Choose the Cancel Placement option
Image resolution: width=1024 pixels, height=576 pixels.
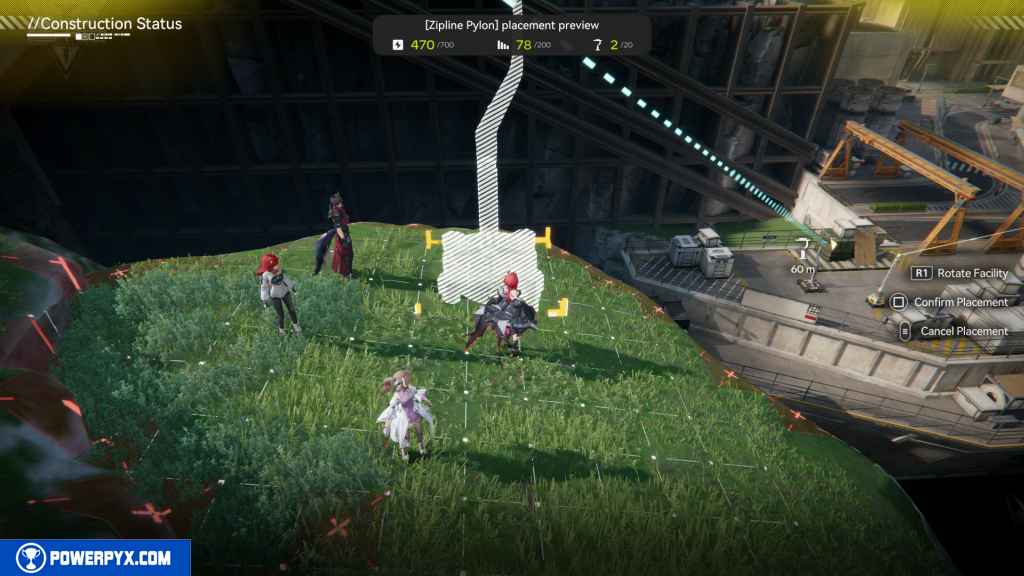[963, 331]
